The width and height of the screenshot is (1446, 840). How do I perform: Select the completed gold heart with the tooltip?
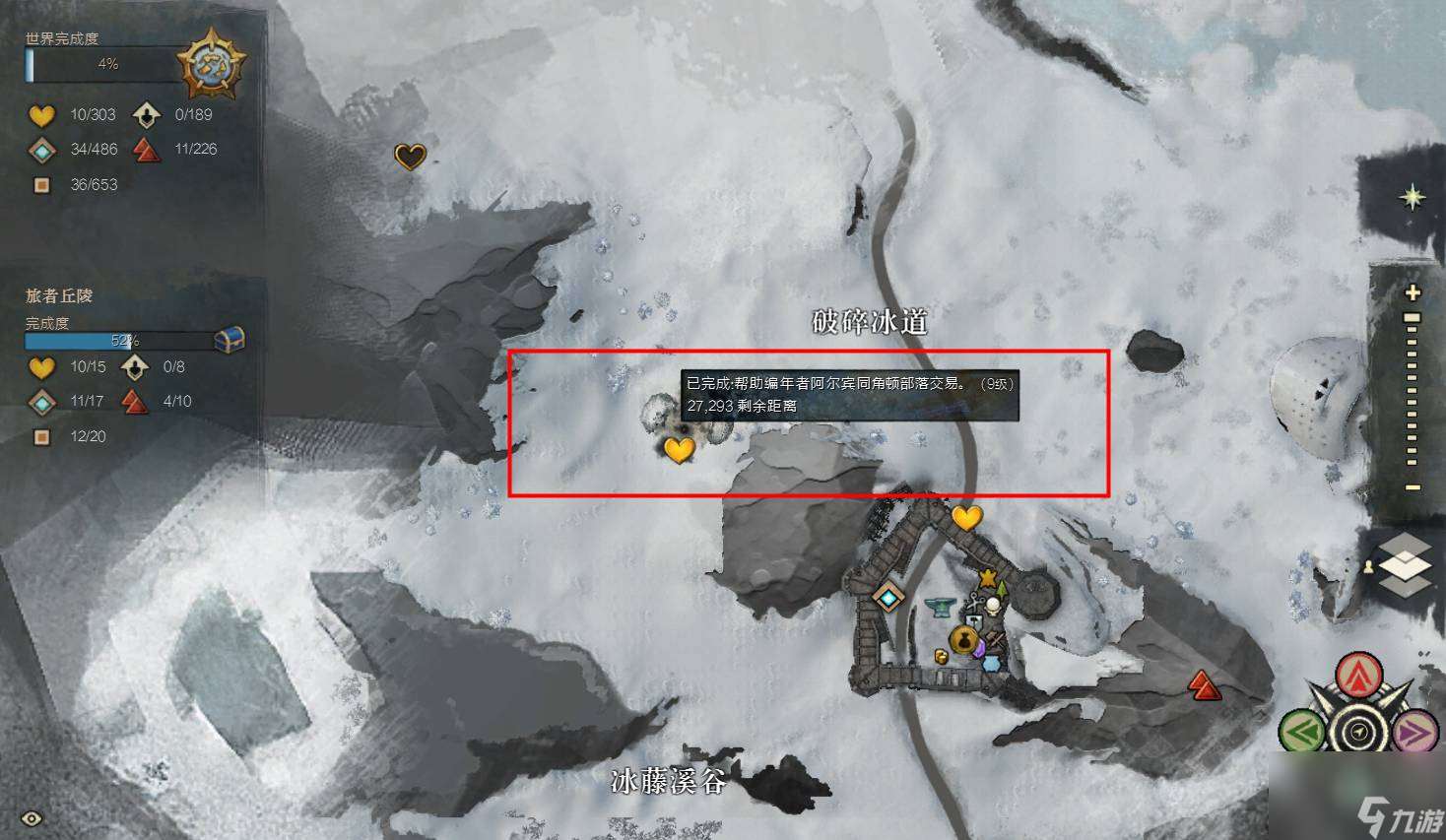[679, 450]
